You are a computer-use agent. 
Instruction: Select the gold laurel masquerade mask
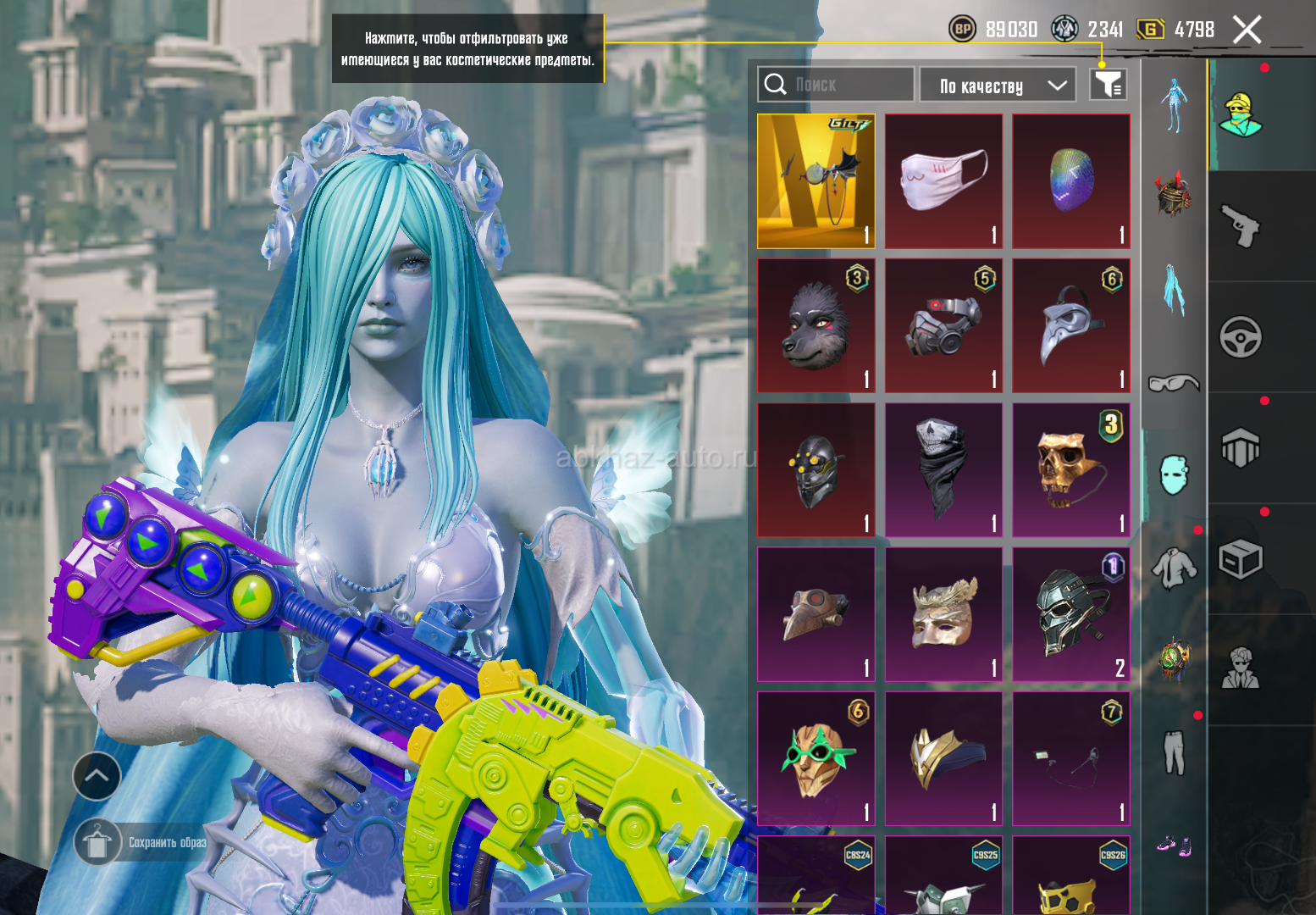(x=943, y=614)
